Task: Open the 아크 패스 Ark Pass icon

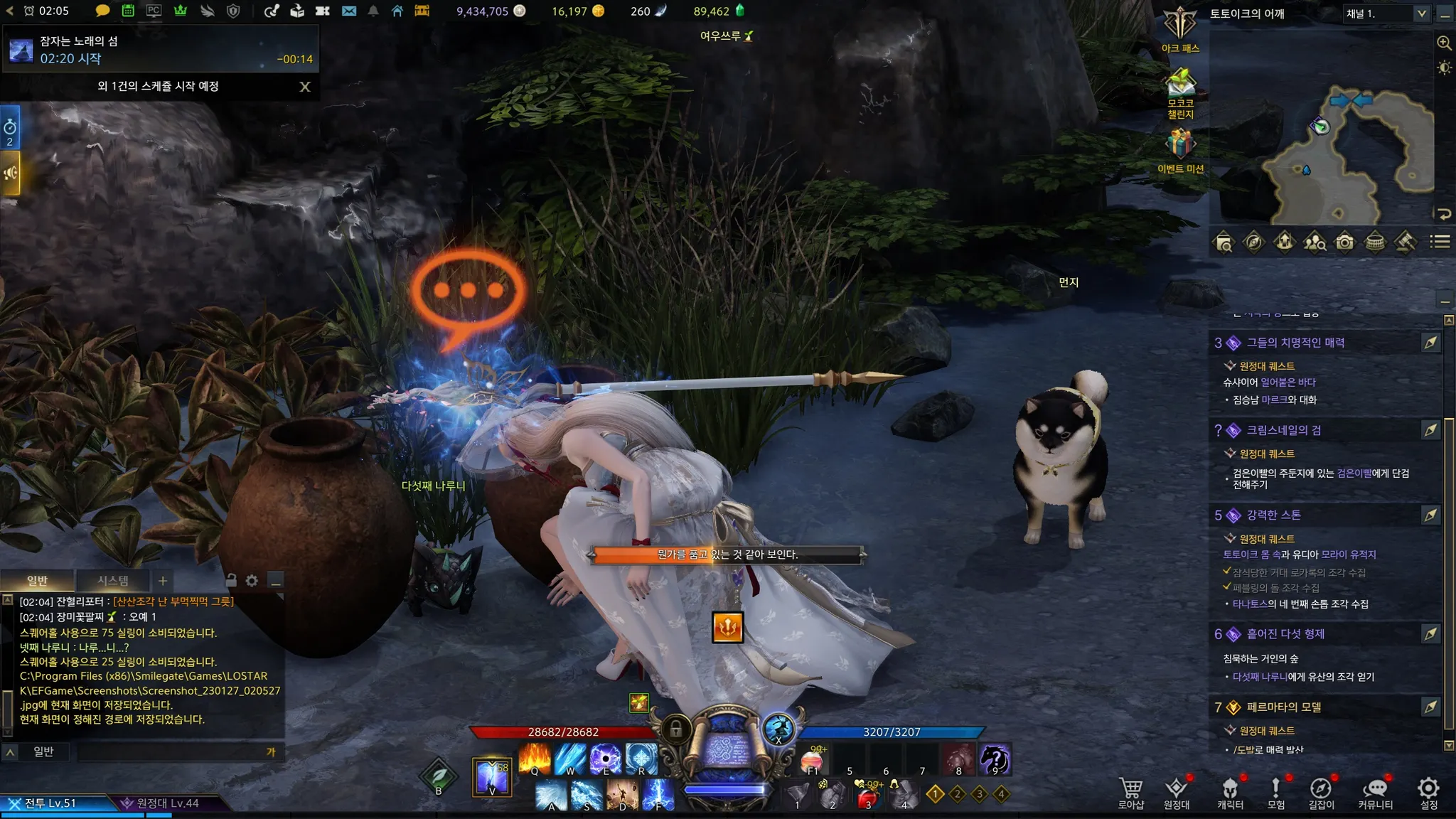Action: (1180, 28)
